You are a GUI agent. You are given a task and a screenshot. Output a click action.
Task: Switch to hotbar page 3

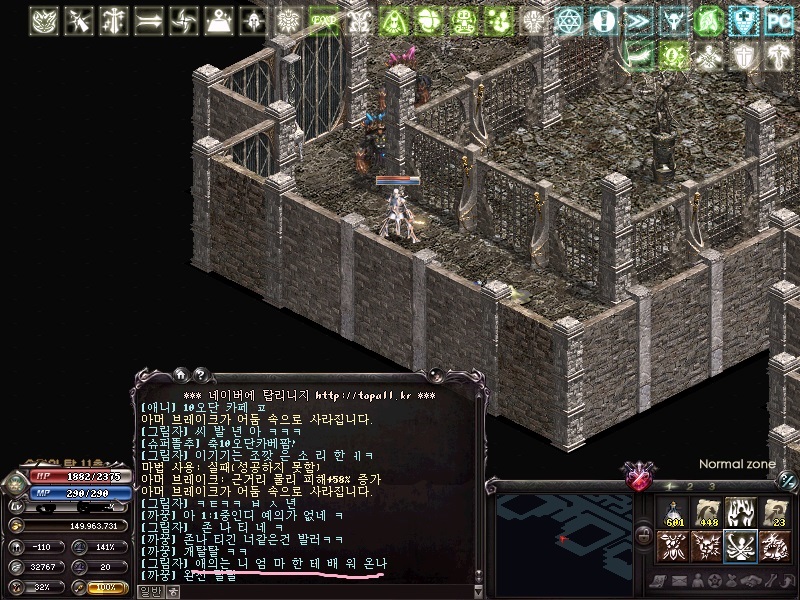[711, 487]
